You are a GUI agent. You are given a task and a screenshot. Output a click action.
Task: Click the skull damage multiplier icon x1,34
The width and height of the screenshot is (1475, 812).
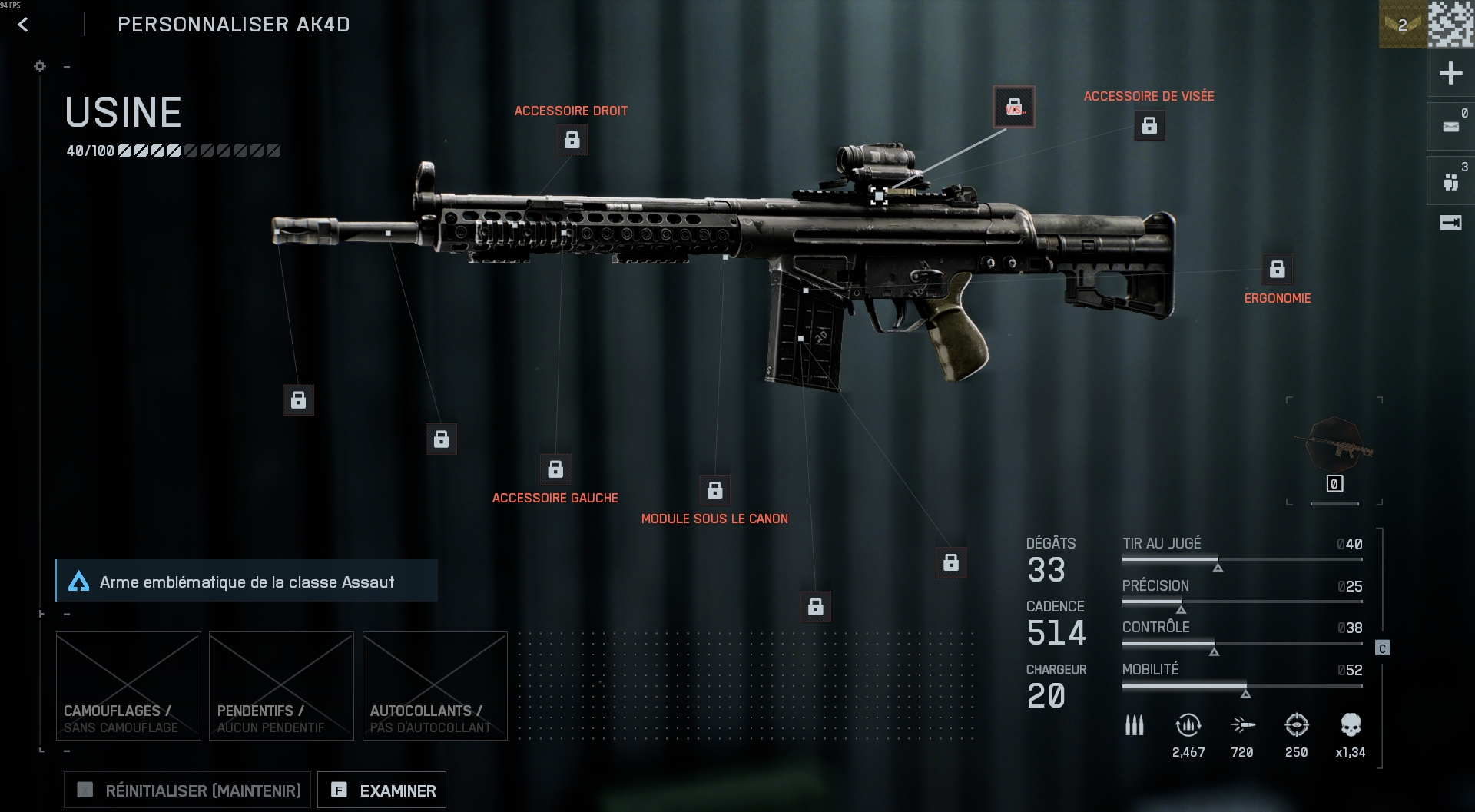[x=1352, y=724]
